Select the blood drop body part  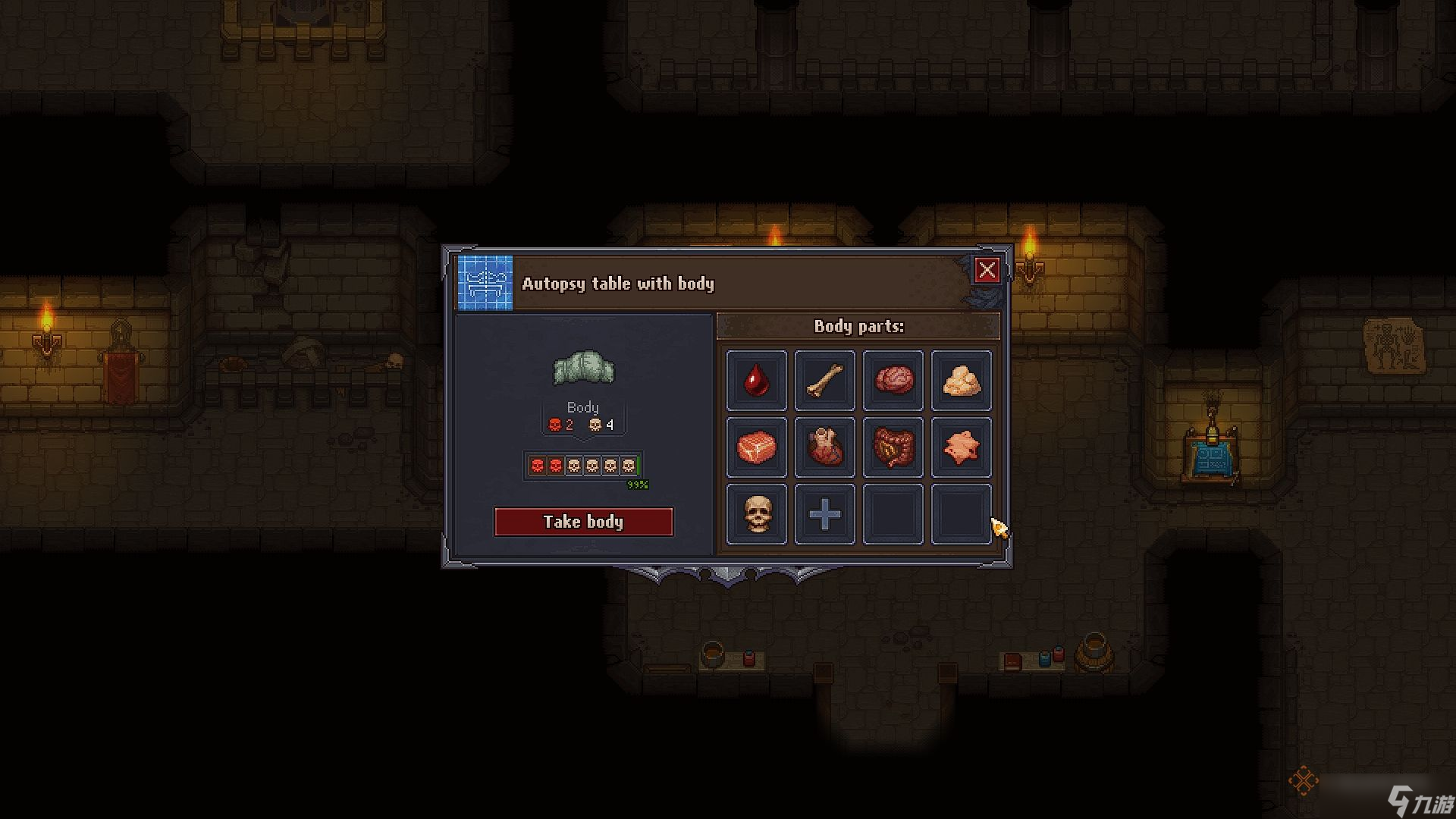tap(756, 380)
